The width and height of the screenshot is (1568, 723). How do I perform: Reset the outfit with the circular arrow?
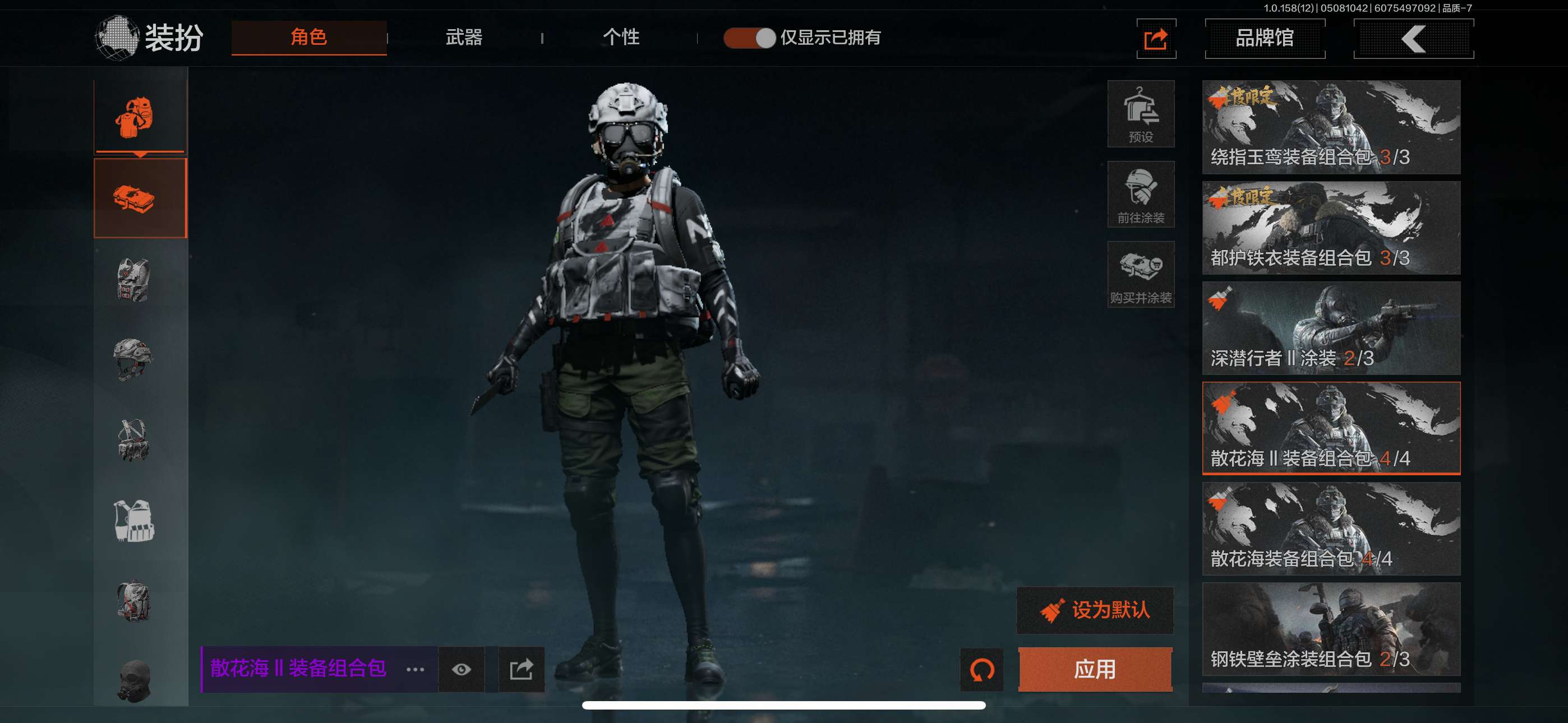981,669
